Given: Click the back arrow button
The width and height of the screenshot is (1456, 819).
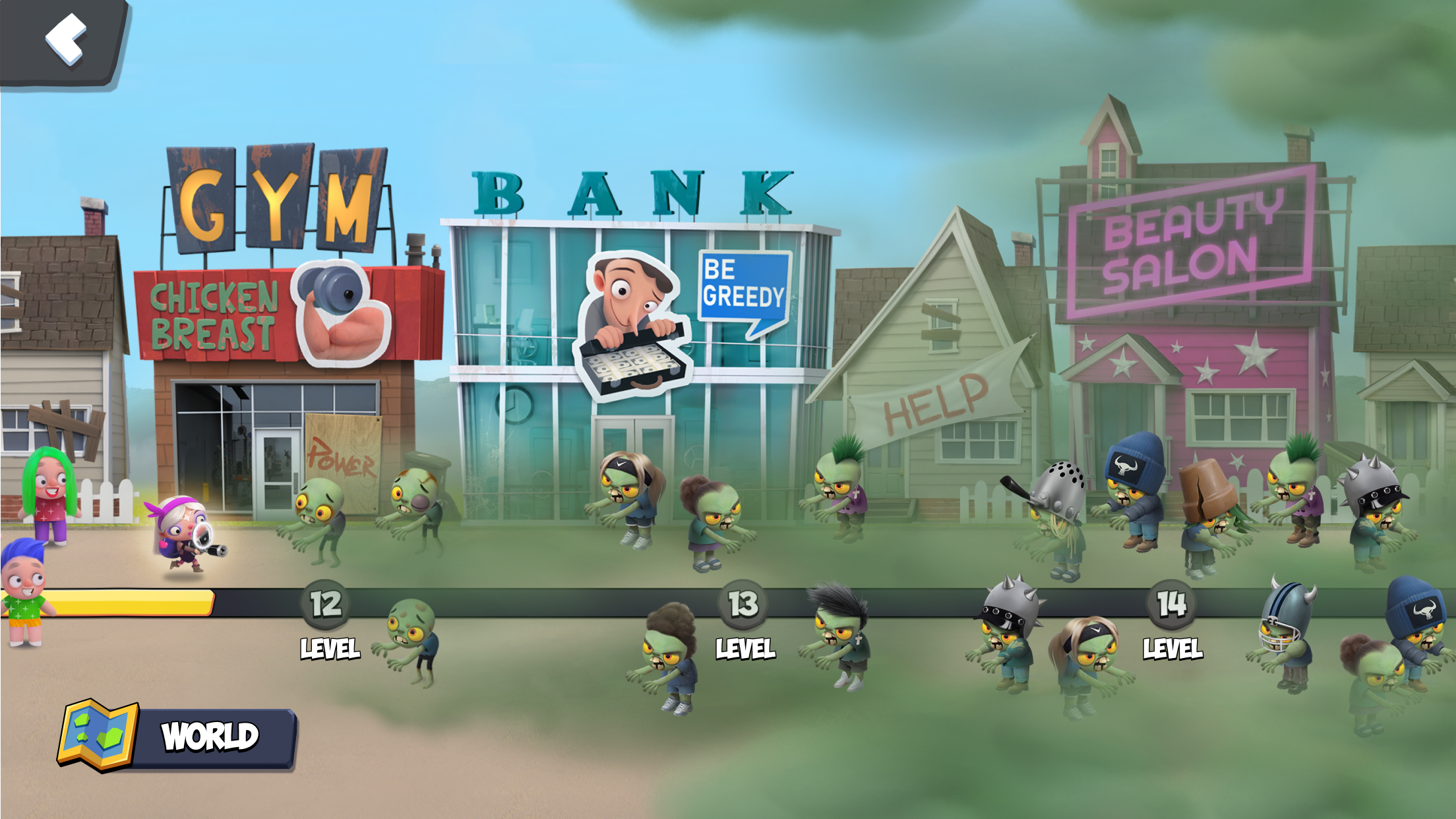Looking at the screenshot, I should click(66, 36).
